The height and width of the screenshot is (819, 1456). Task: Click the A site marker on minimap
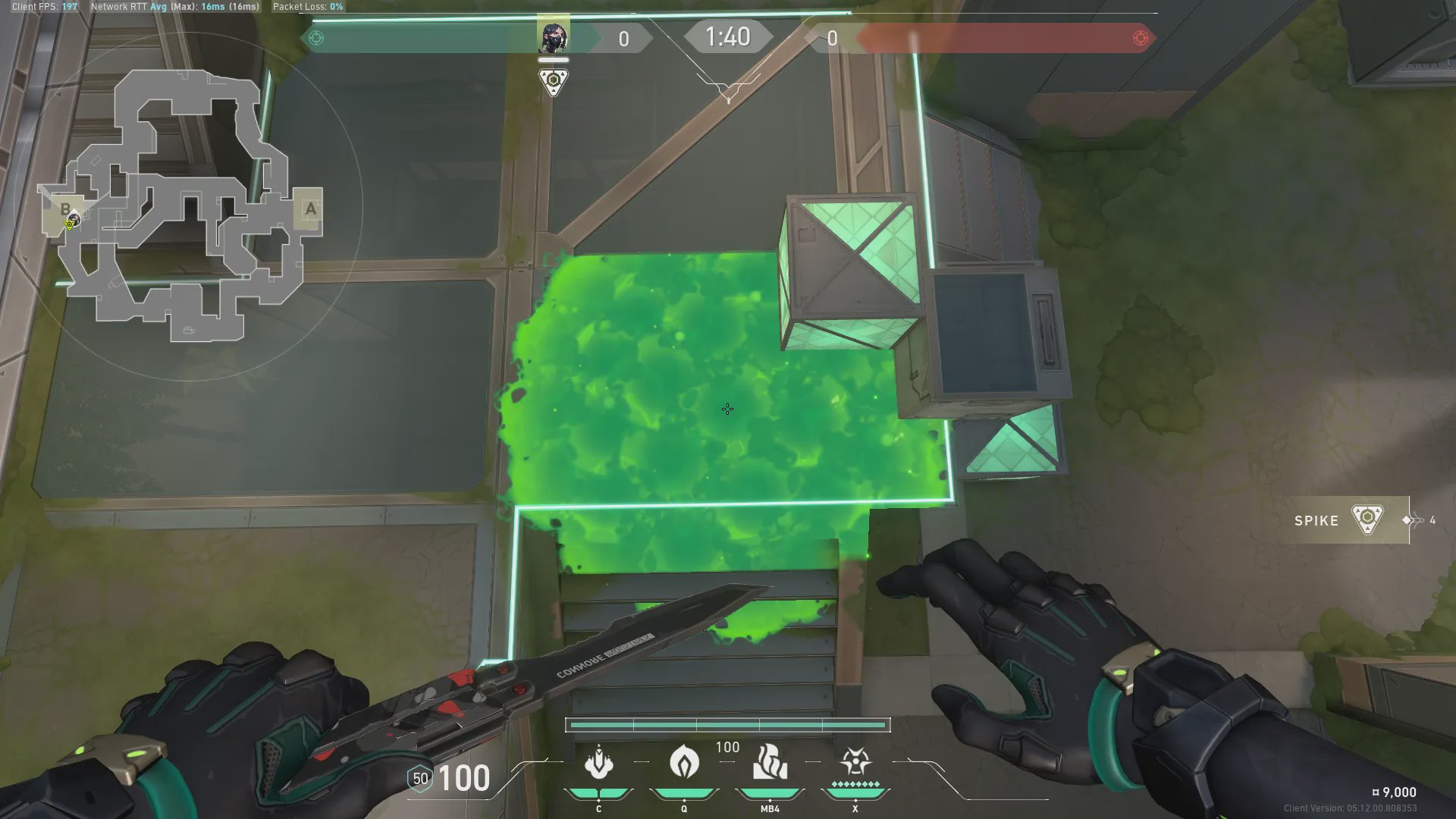(309, 209)
